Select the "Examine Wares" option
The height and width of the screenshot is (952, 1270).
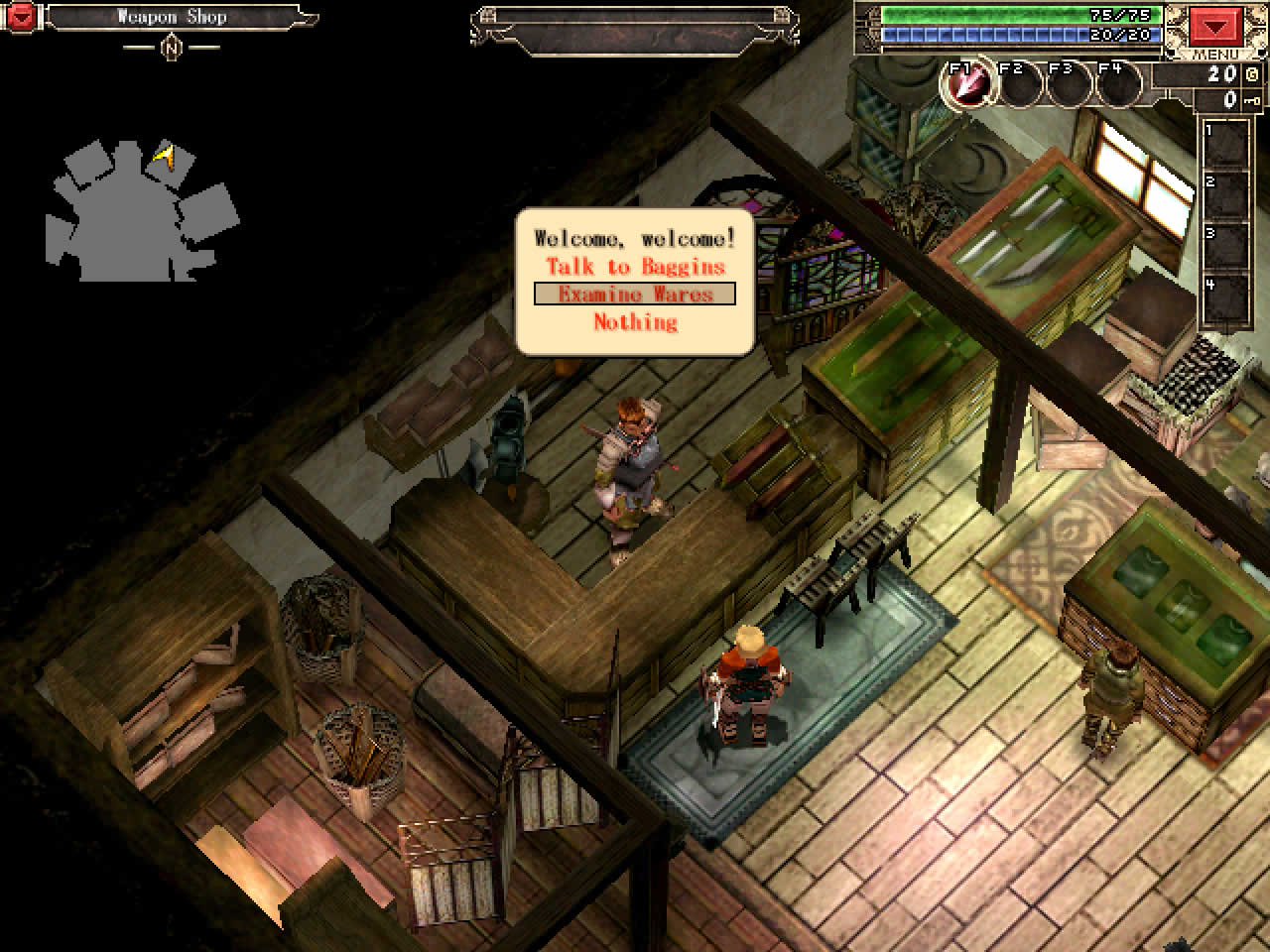click(635, 294)
